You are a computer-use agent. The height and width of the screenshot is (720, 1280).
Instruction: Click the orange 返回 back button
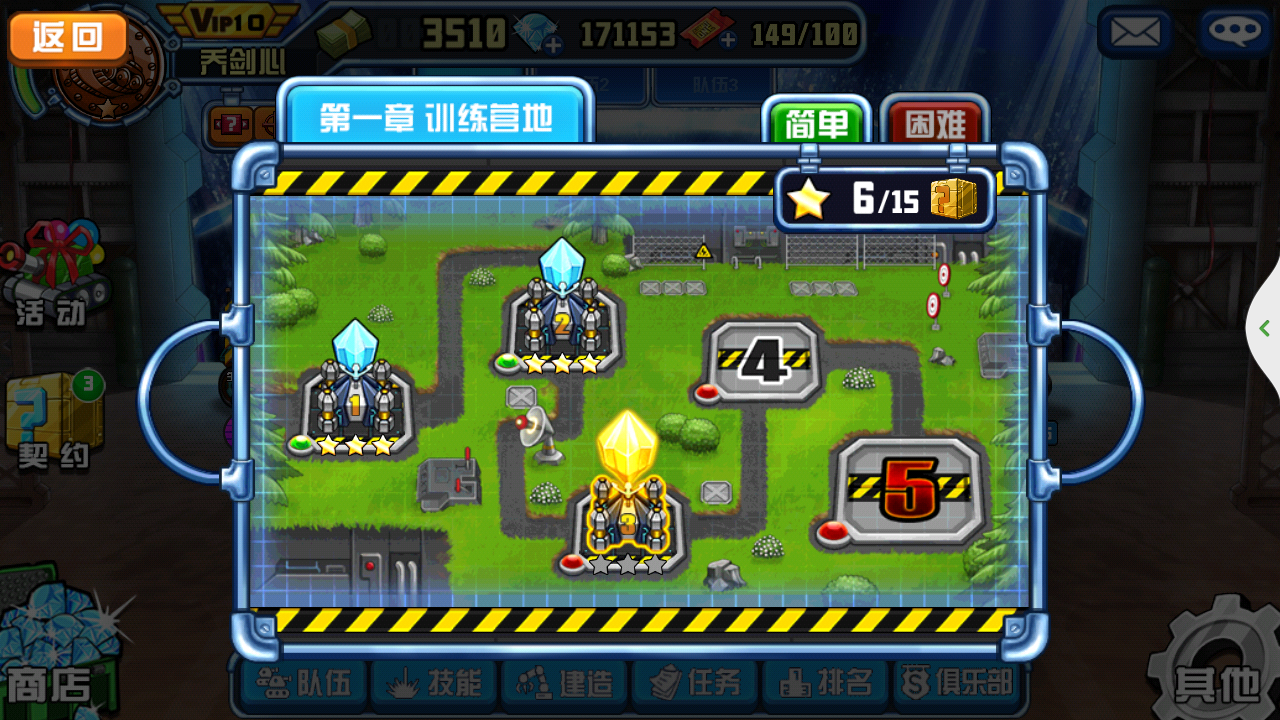point(68,38)
